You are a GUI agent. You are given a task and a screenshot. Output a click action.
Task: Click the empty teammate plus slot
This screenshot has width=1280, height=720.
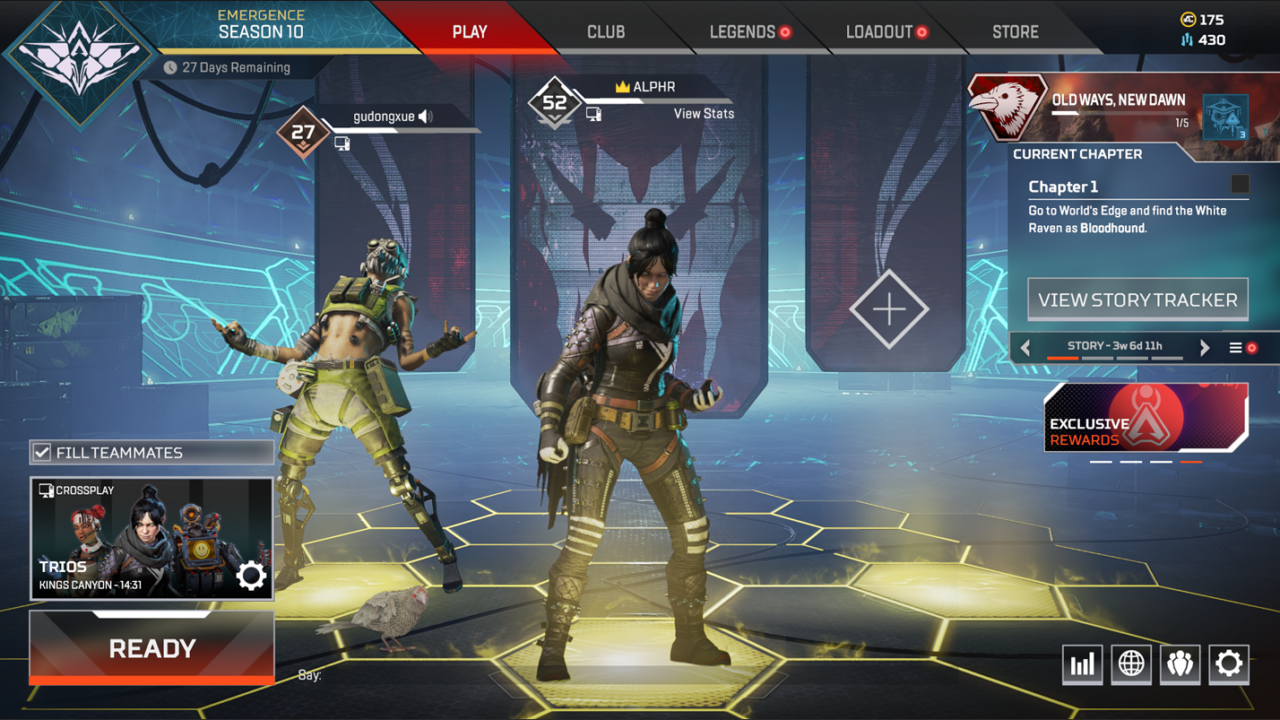pos(888,310)
